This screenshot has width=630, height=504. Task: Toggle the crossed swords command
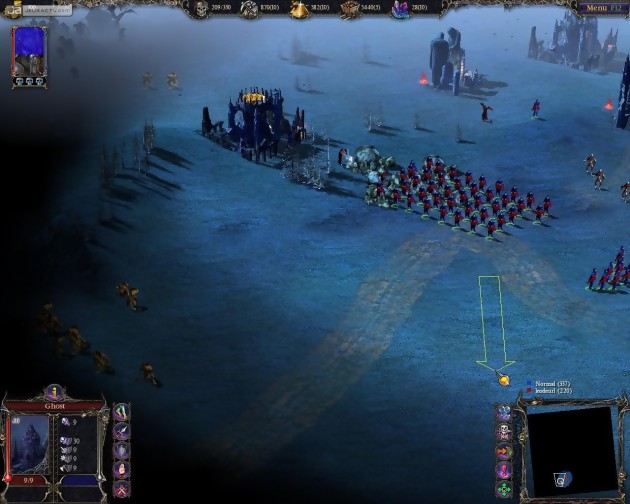tap(121, 488)
